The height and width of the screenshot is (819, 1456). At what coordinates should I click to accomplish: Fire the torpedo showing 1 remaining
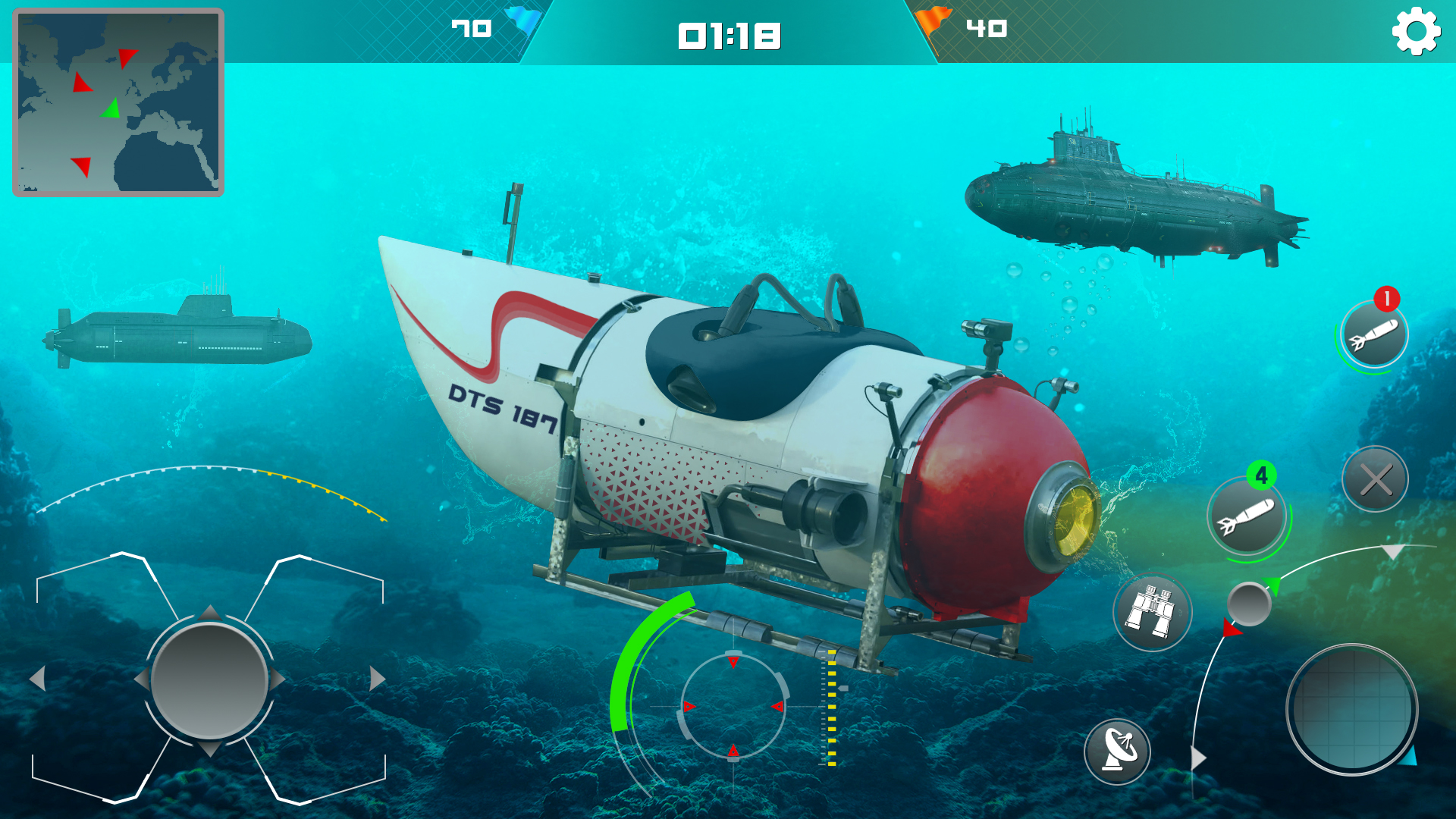pyautogui.click(x=1373, y=336)
